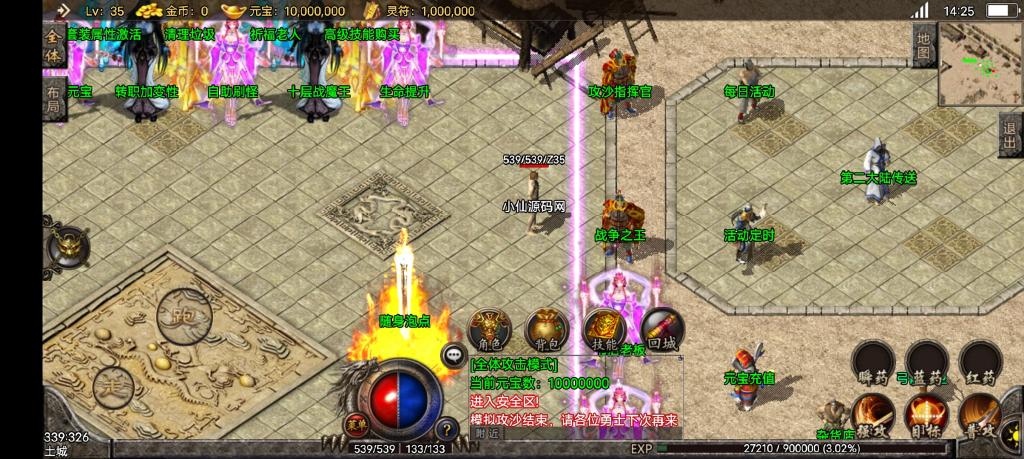Tap the 走 walk movement button
The width and height of the screenshot is (1024, 459).
click(113, 385)
